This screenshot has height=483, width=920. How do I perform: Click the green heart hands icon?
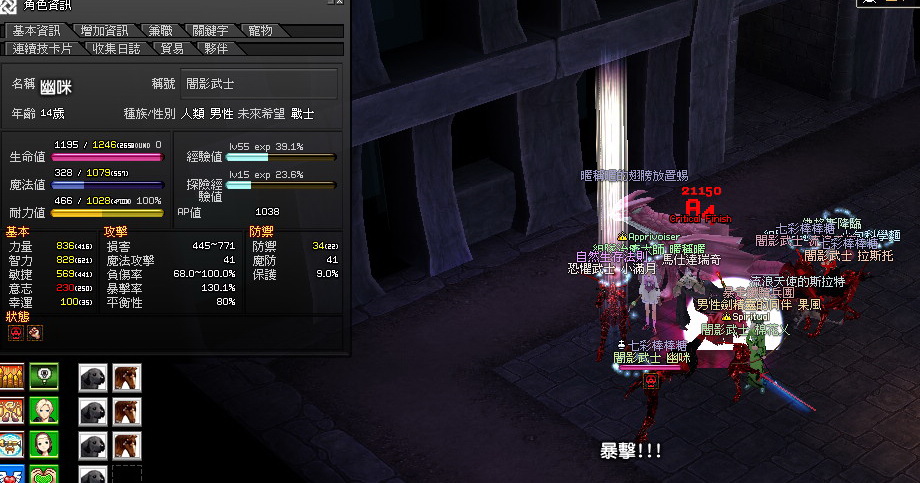(43, 475)
